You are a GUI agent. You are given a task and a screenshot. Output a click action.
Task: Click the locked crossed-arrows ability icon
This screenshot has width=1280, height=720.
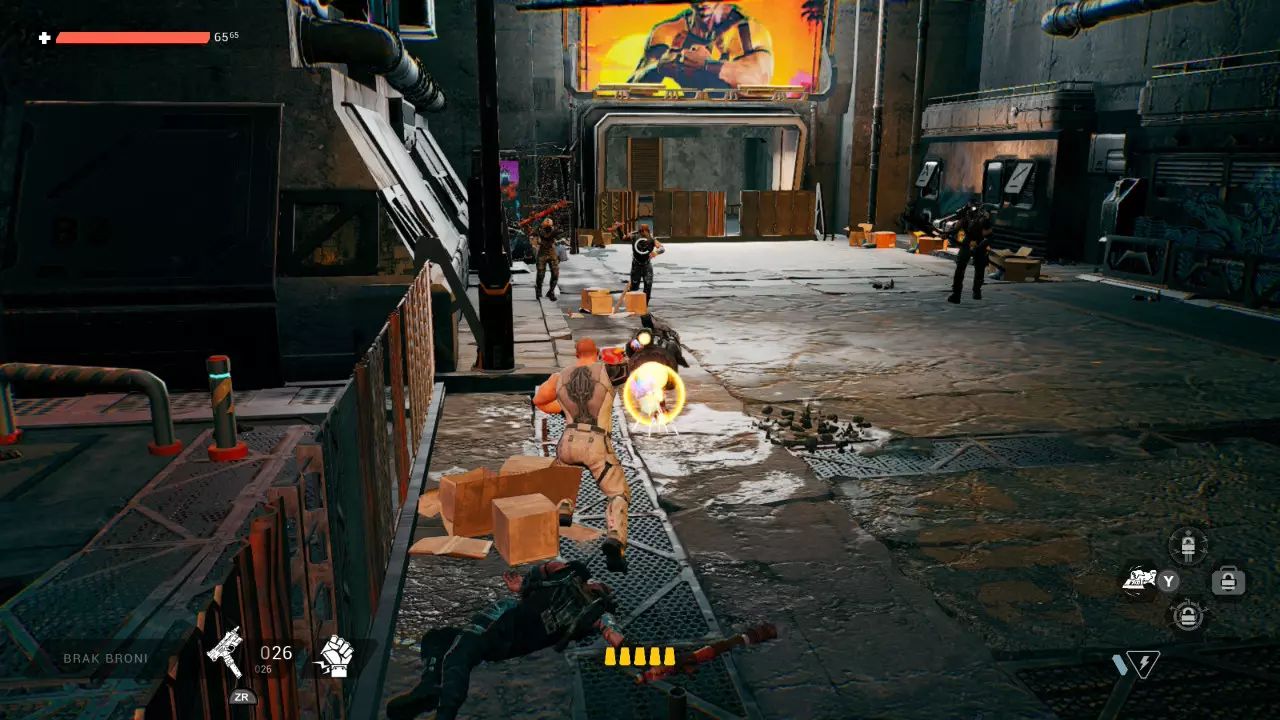[x=1188, y=616]
